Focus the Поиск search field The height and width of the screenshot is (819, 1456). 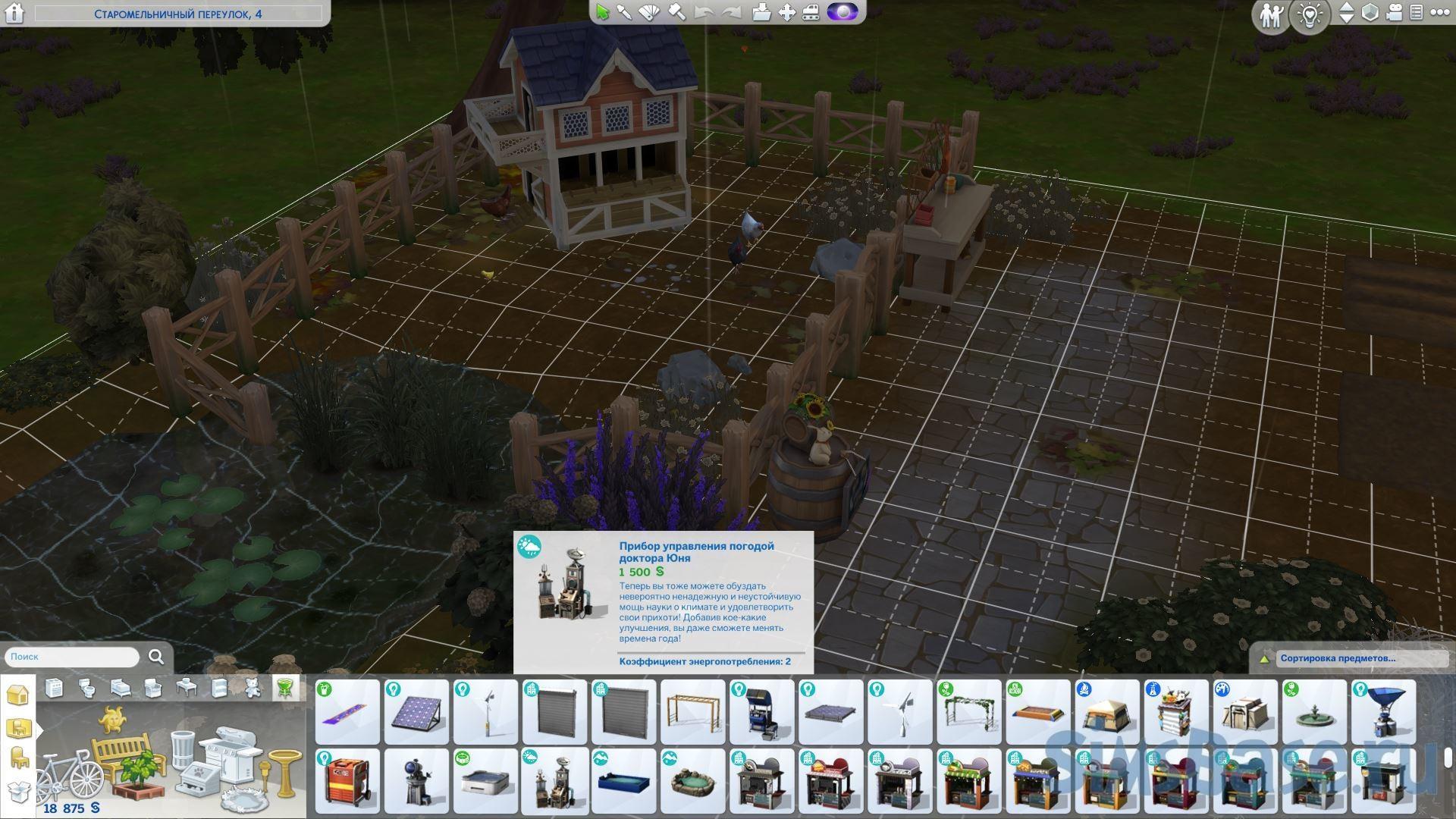click(72, 657)
